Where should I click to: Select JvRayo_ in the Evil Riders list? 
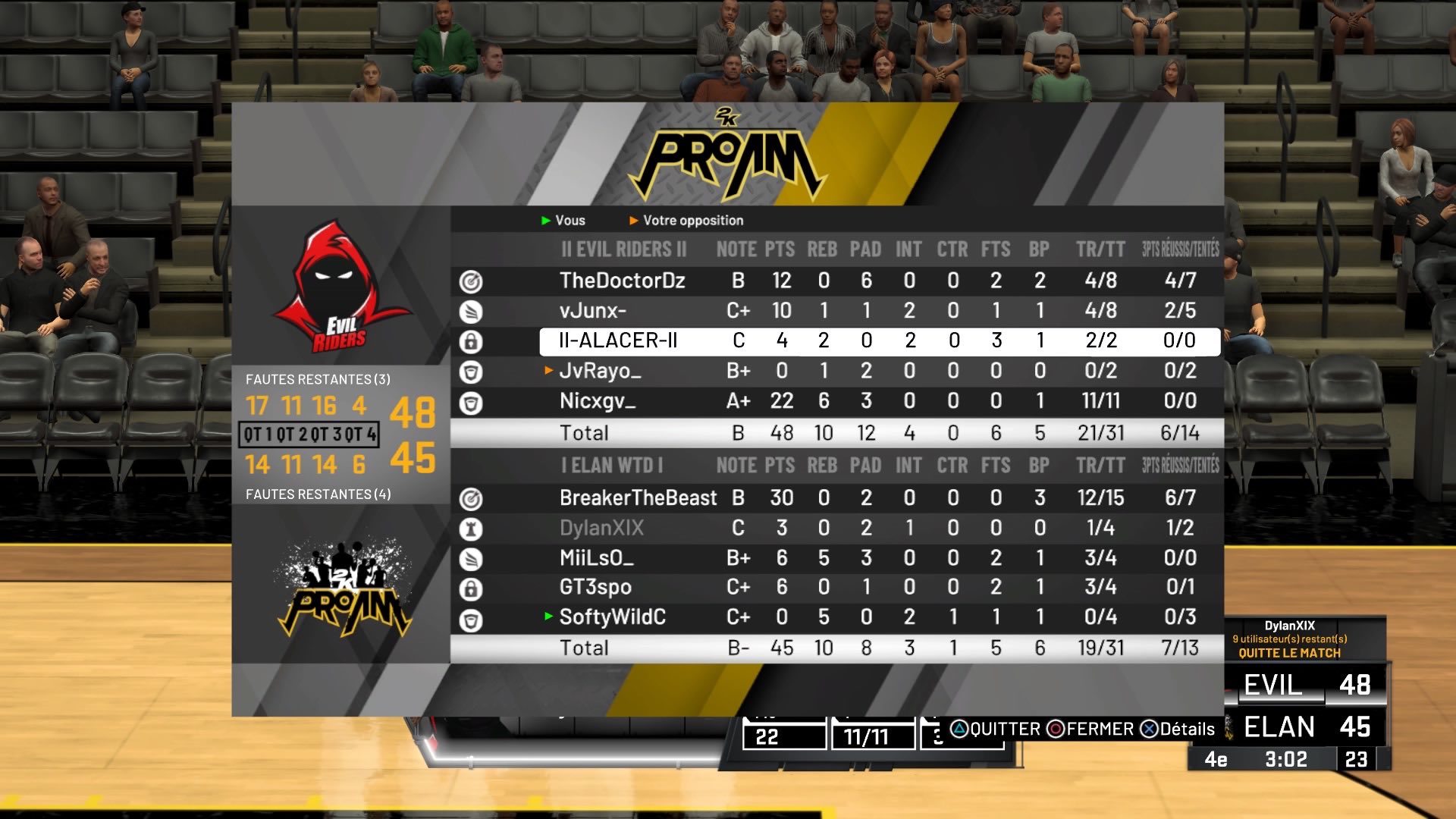click(600, 371)
